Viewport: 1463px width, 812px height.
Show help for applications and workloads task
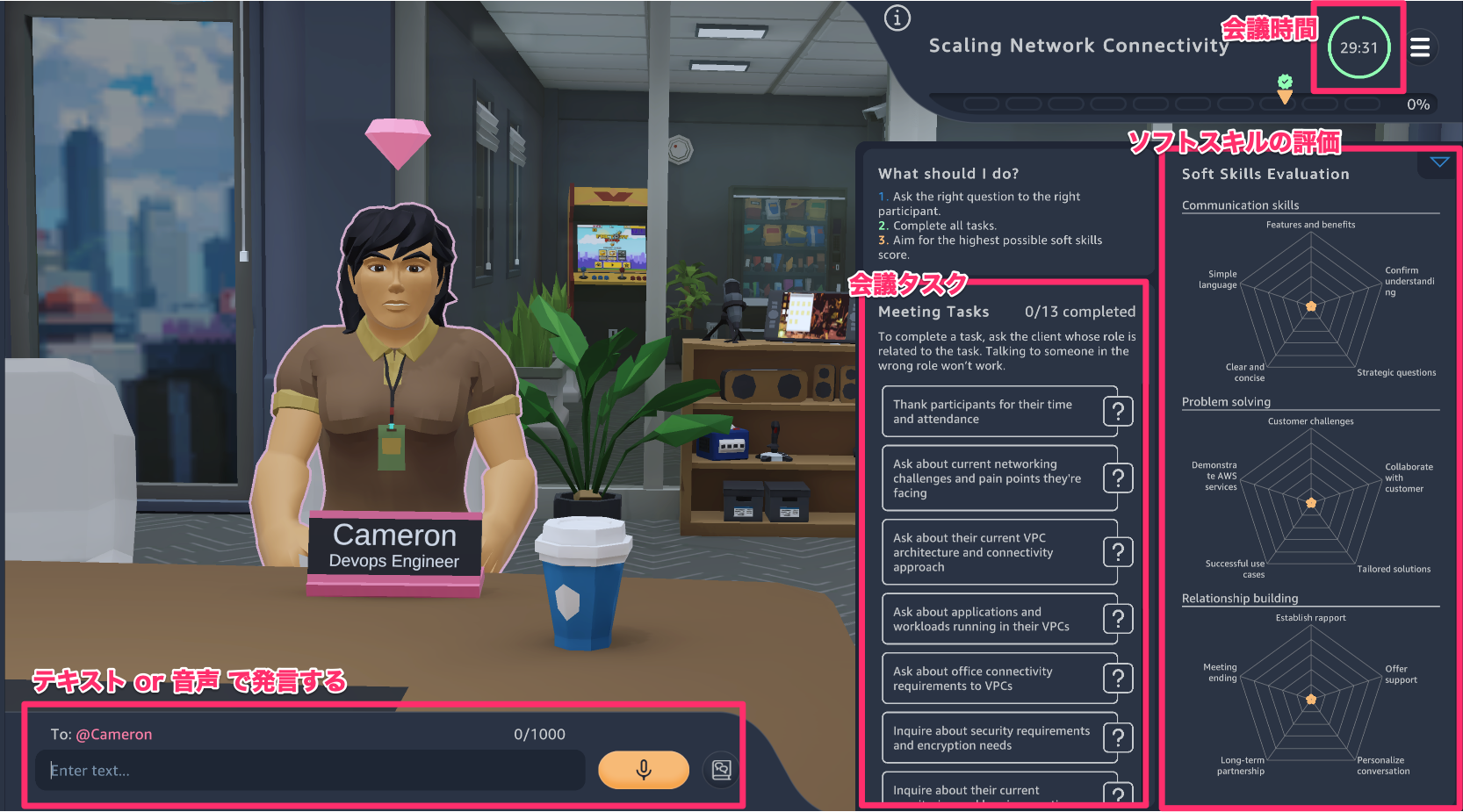point(1118,619)
